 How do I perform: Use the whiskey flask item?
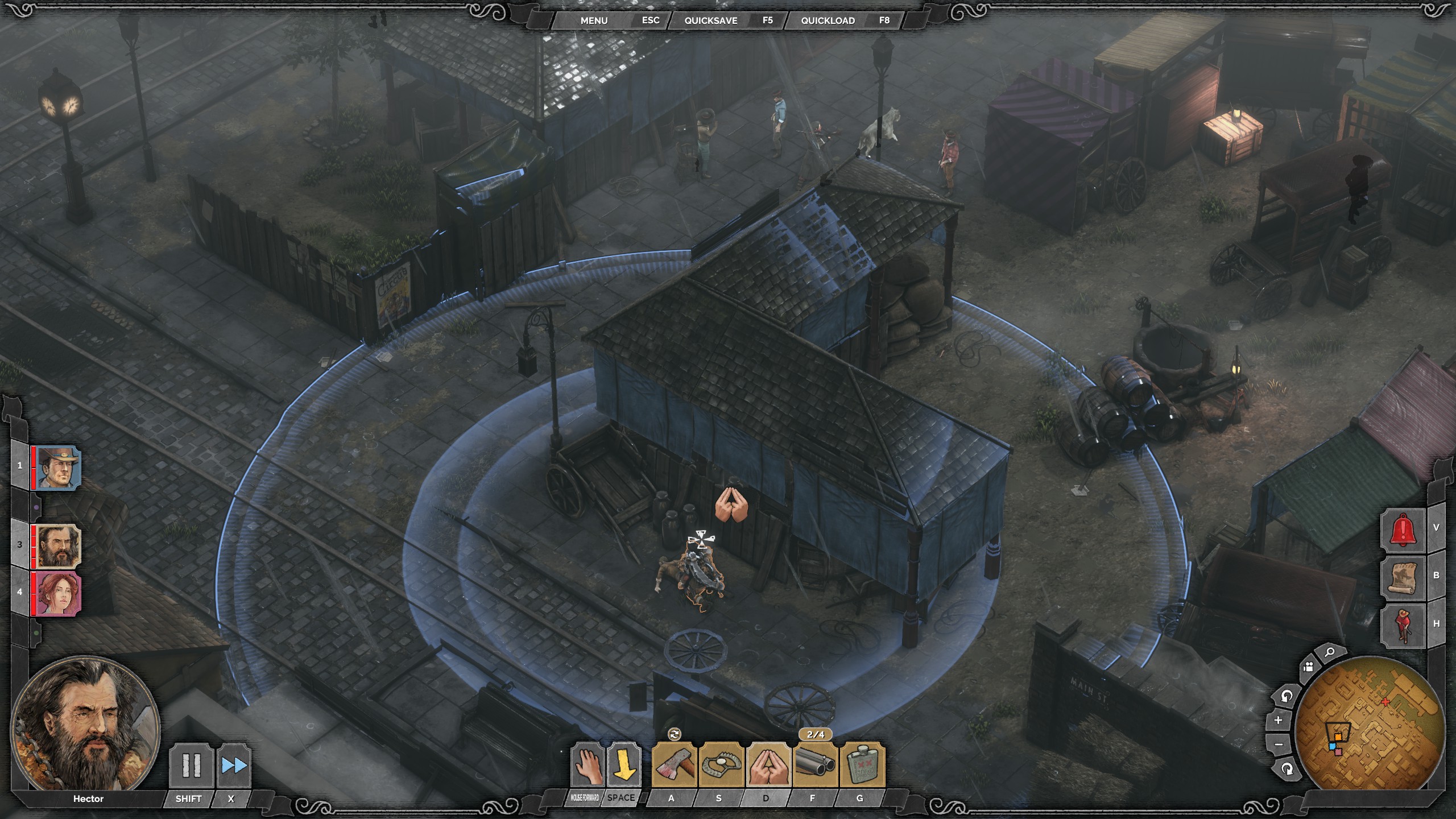[862, 766]
